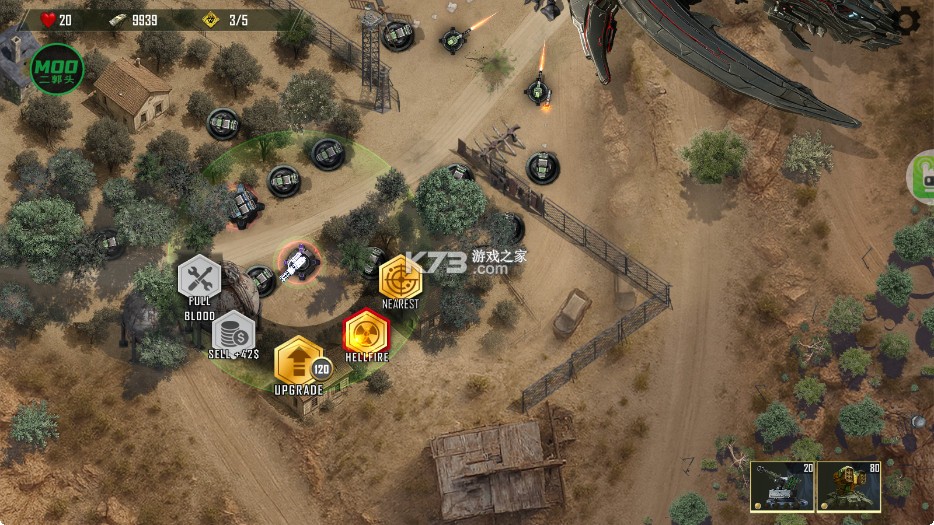Tap the green MOO badge overlay
Image resolution: width=934 pixels, height=525 pixels.
pos(57,69)
